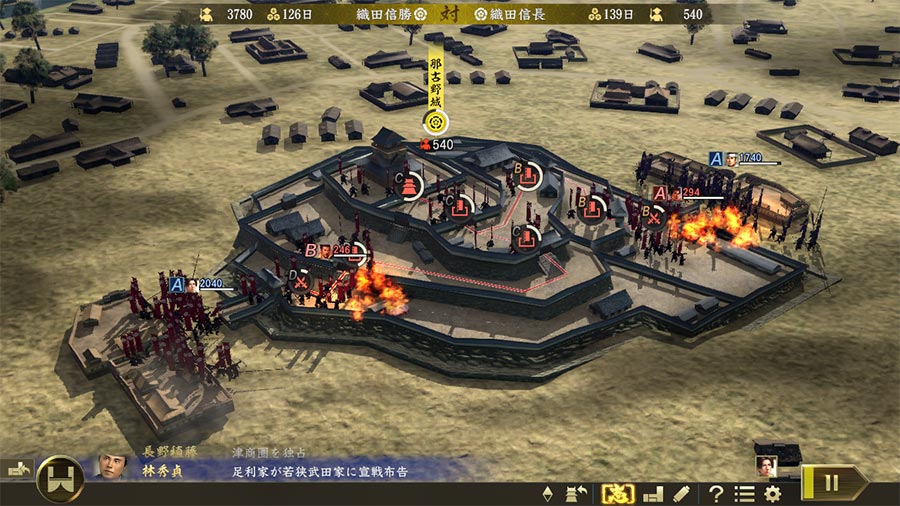Image resolution: width=900 pixels, height=506 pixels.
Task: Select the A unit with 2040 troops
Action: (178, 285)
